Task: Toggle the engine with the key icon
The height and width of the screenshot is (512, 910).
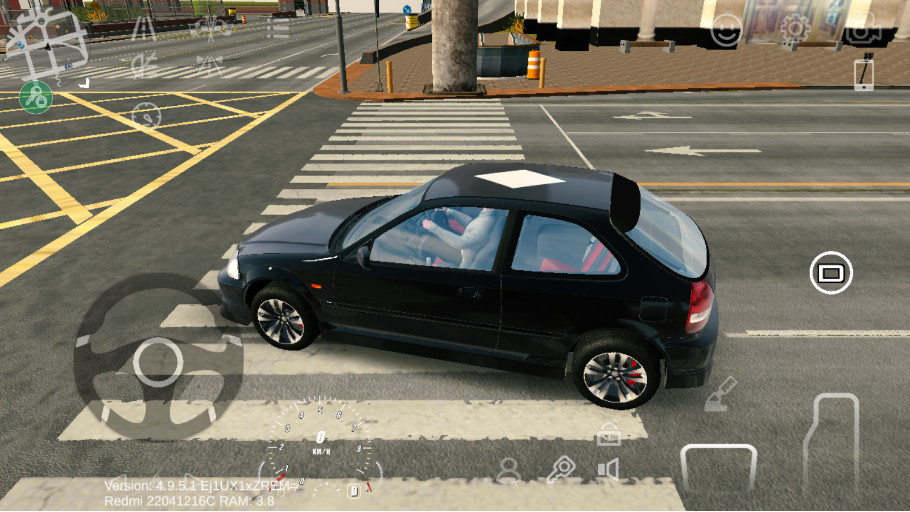Action: [560, 469]
